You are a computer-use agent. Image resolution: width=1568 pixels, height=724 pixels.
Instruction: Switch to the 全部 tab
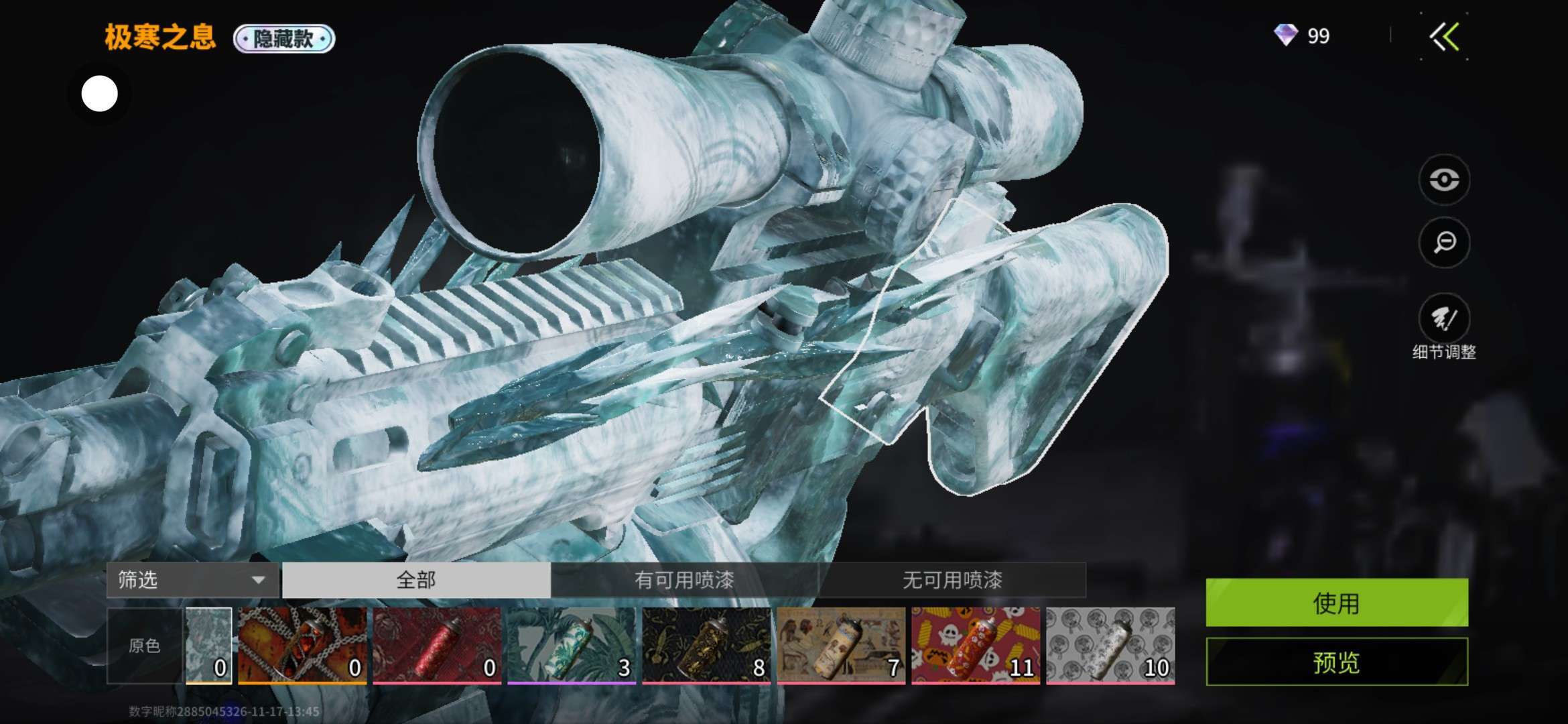point(416,580)
